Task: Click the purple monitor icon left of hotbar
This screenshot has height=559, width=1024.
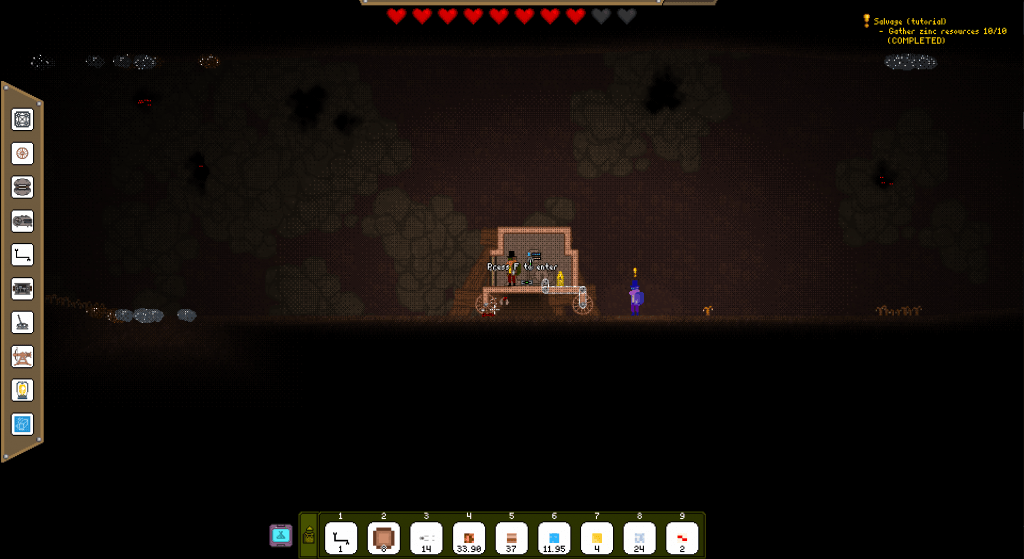Action: 281,535
